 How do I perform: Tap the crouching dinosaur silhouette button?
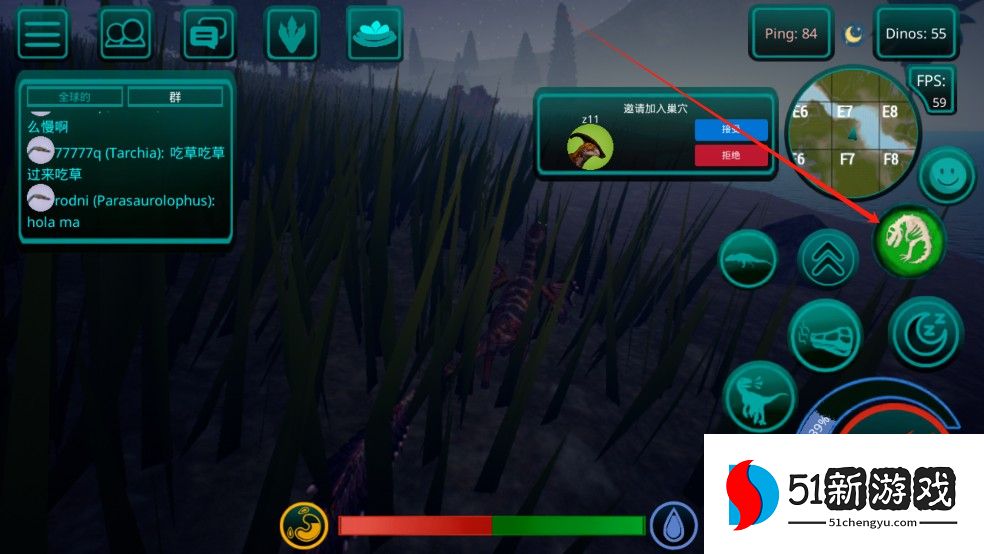(x=748, y=259)
